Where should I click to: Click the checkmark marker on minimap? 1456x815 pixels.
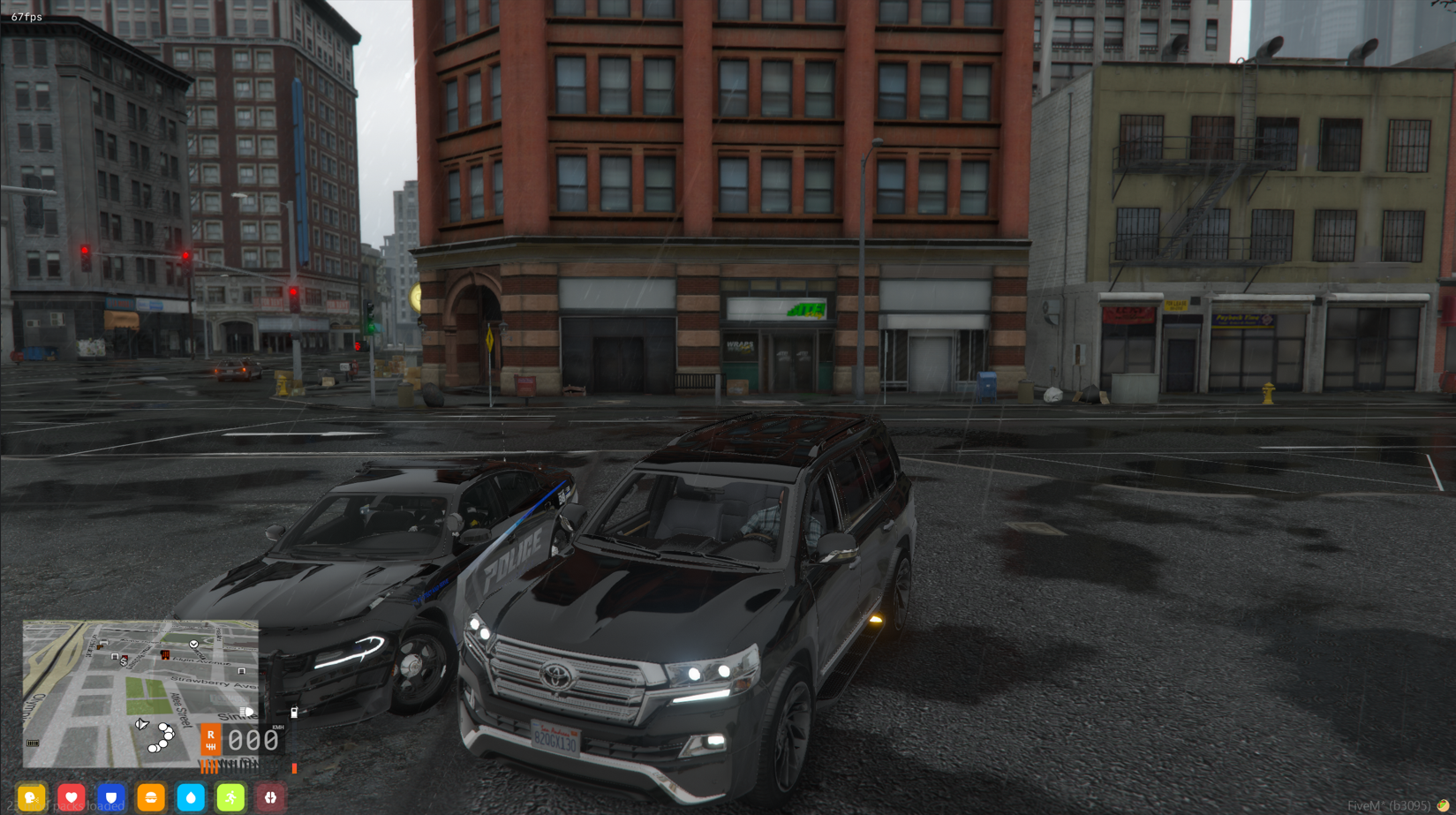[193, 645]
